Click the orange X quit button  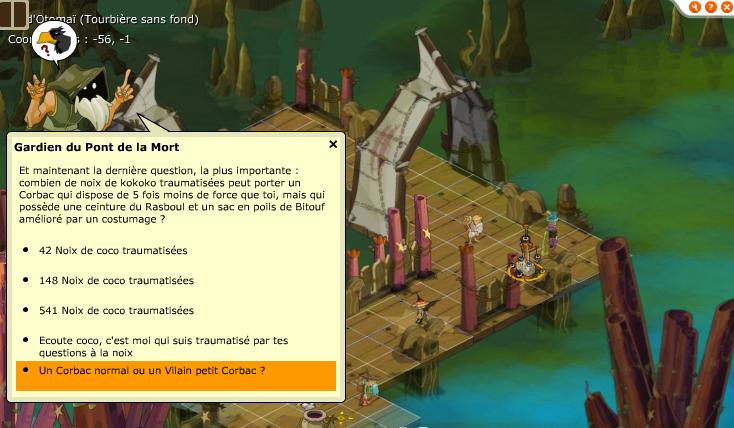point(728,6)
